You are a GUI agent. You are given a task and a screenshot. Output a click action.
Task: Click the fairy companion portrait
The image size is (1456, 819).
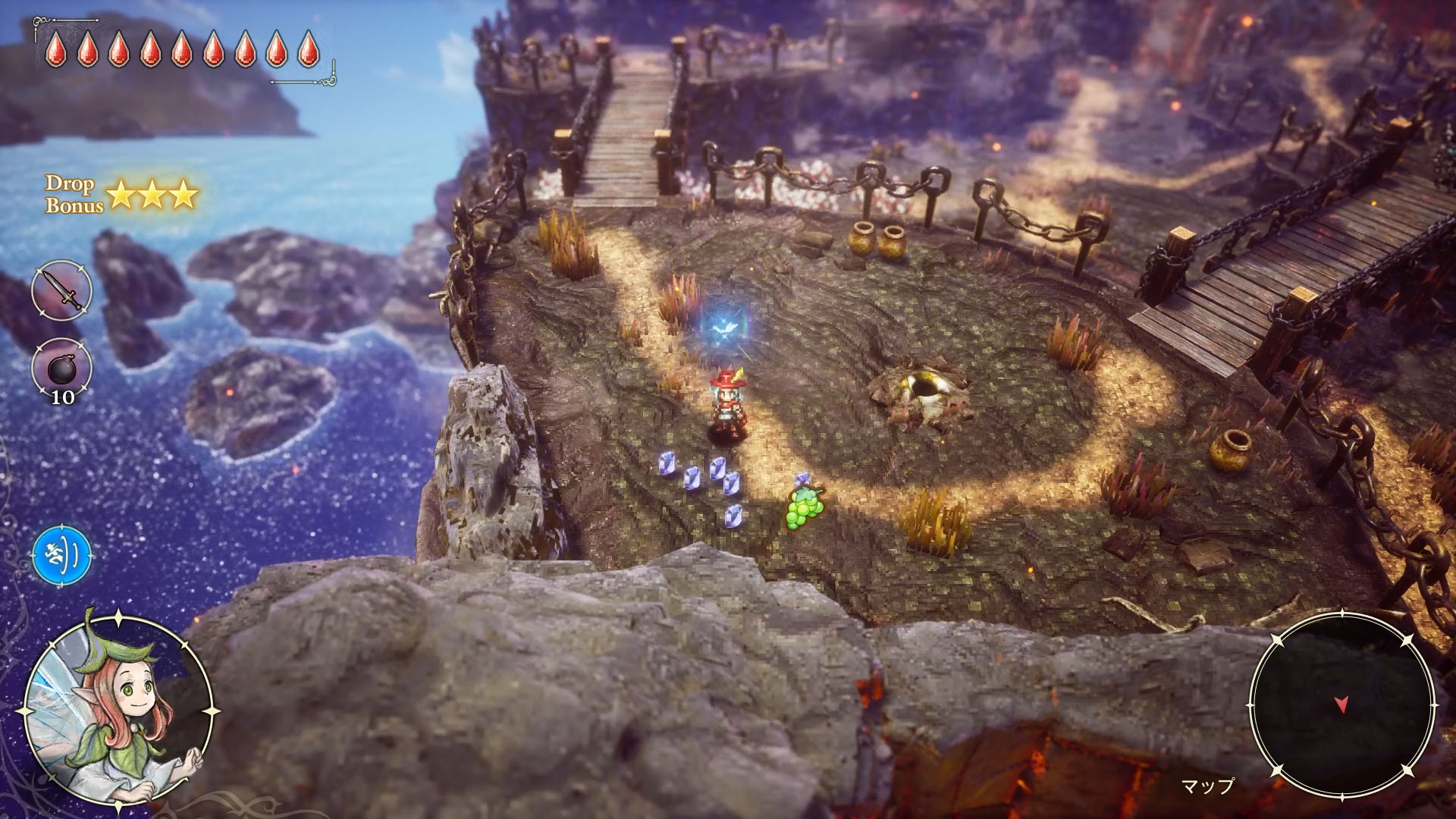point(118,711)
